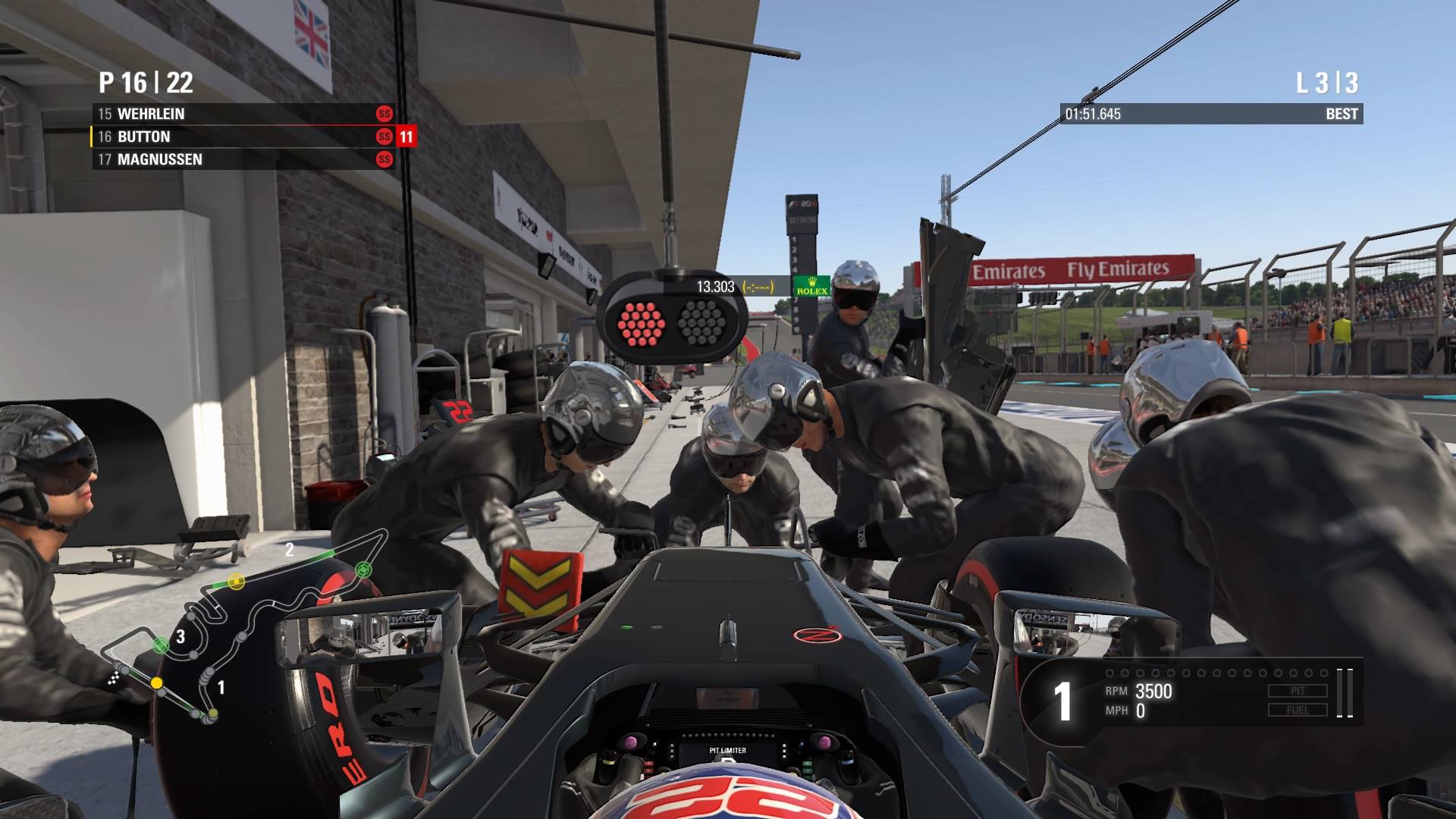Click the PIT indicator on the dashboard HUD

click(1298, 690)
